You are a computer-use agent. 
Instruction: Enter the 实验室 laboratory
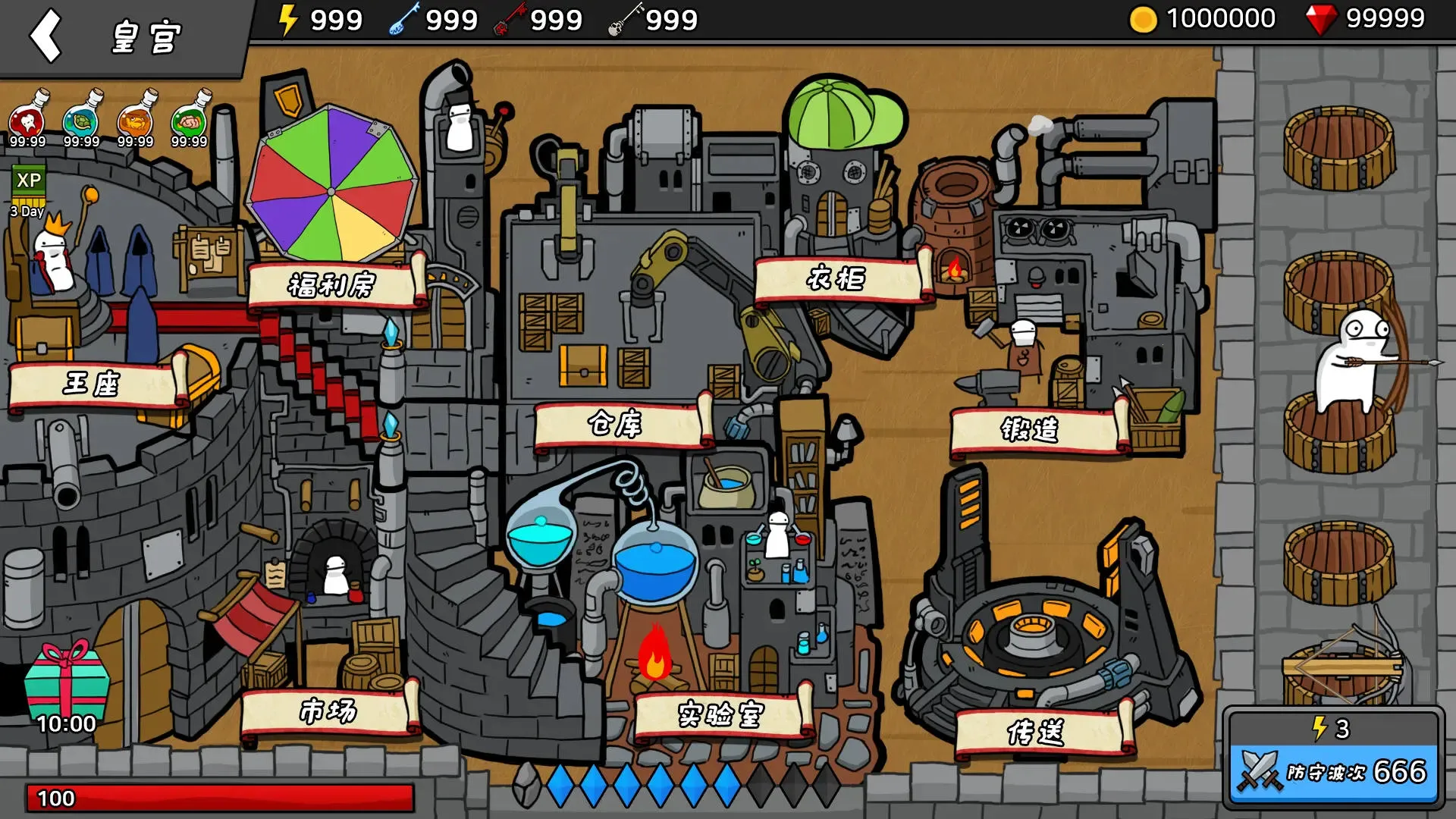click(x=720, y=714)
